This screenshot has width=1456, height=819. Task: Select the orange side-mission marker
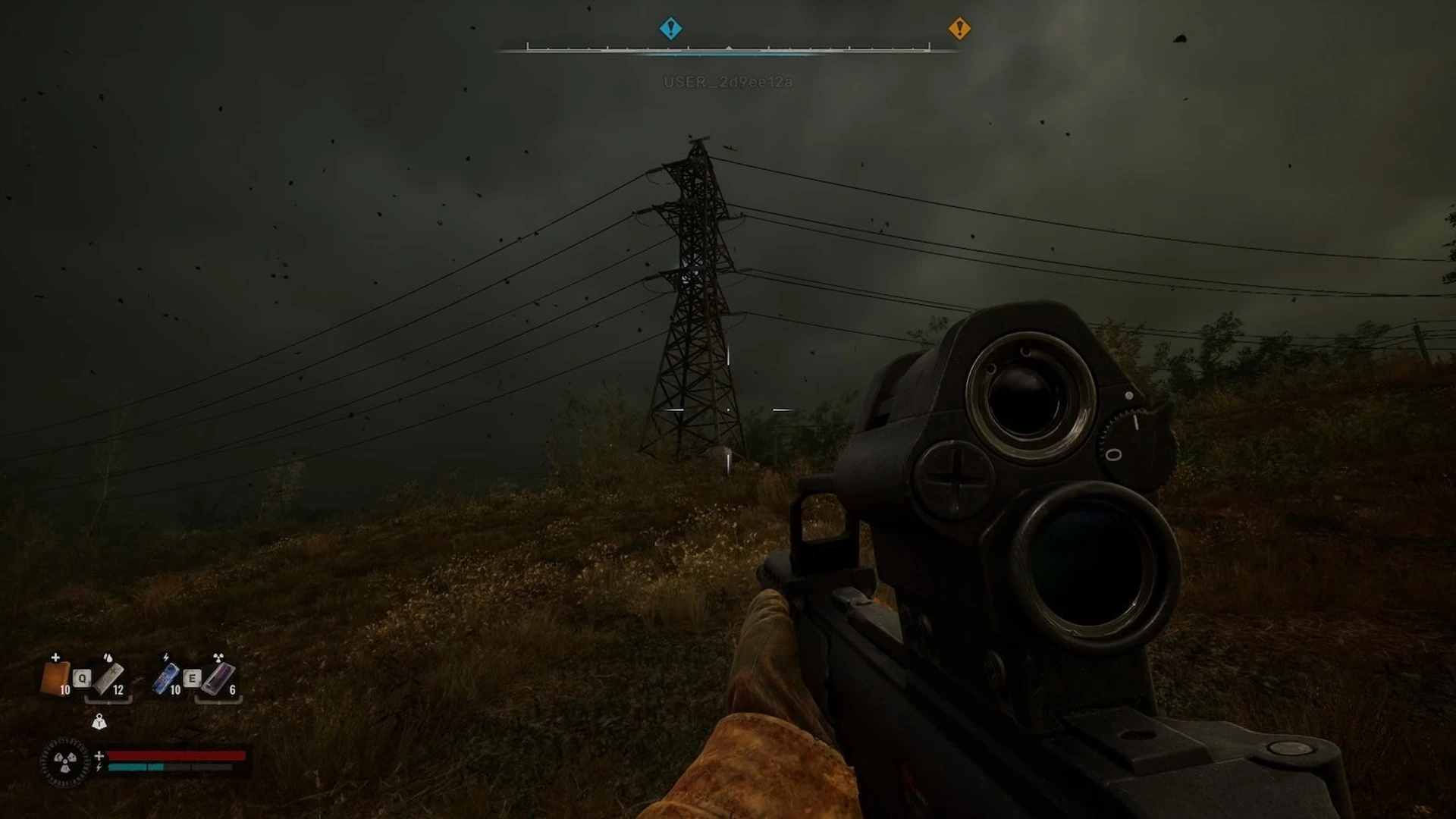click(x=961, y=28)
